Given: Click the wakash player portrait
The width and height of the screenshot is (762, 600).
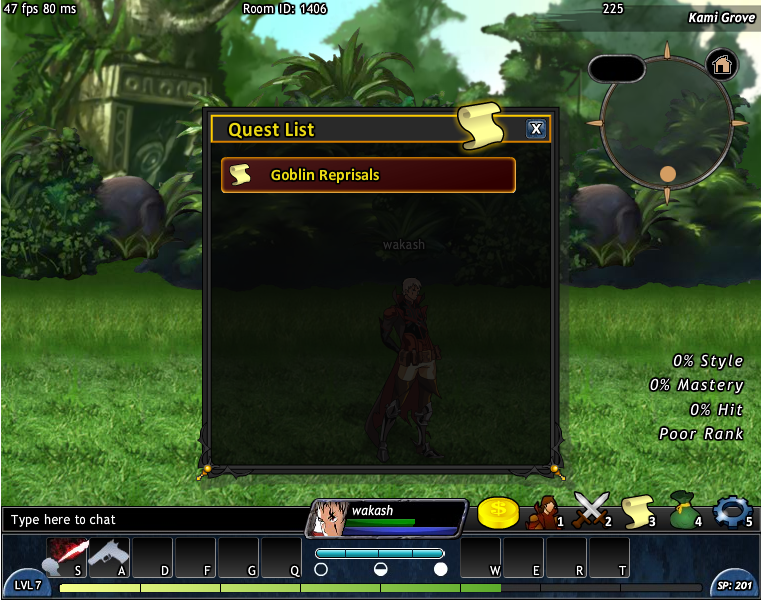Looking at the screenshot, I should [330, 519].
